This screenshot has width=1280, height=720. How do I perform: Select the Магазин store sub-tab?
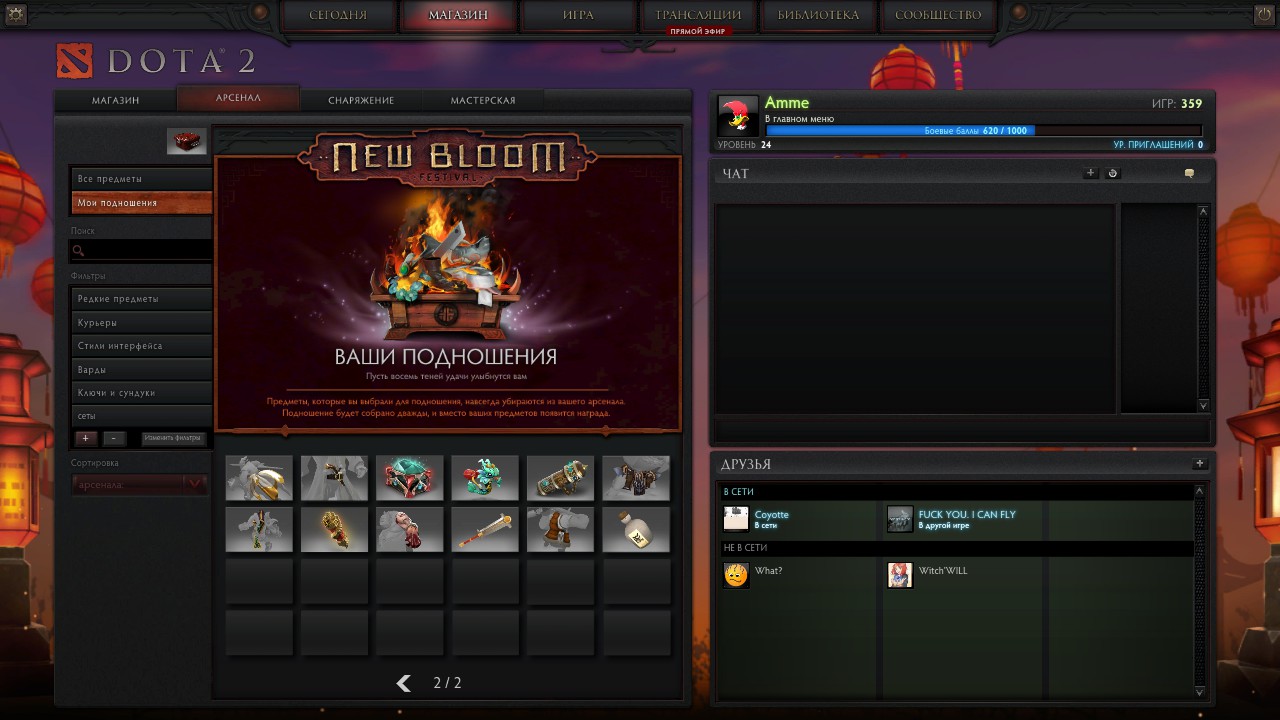pyautogui.click(x=116, y=100)
